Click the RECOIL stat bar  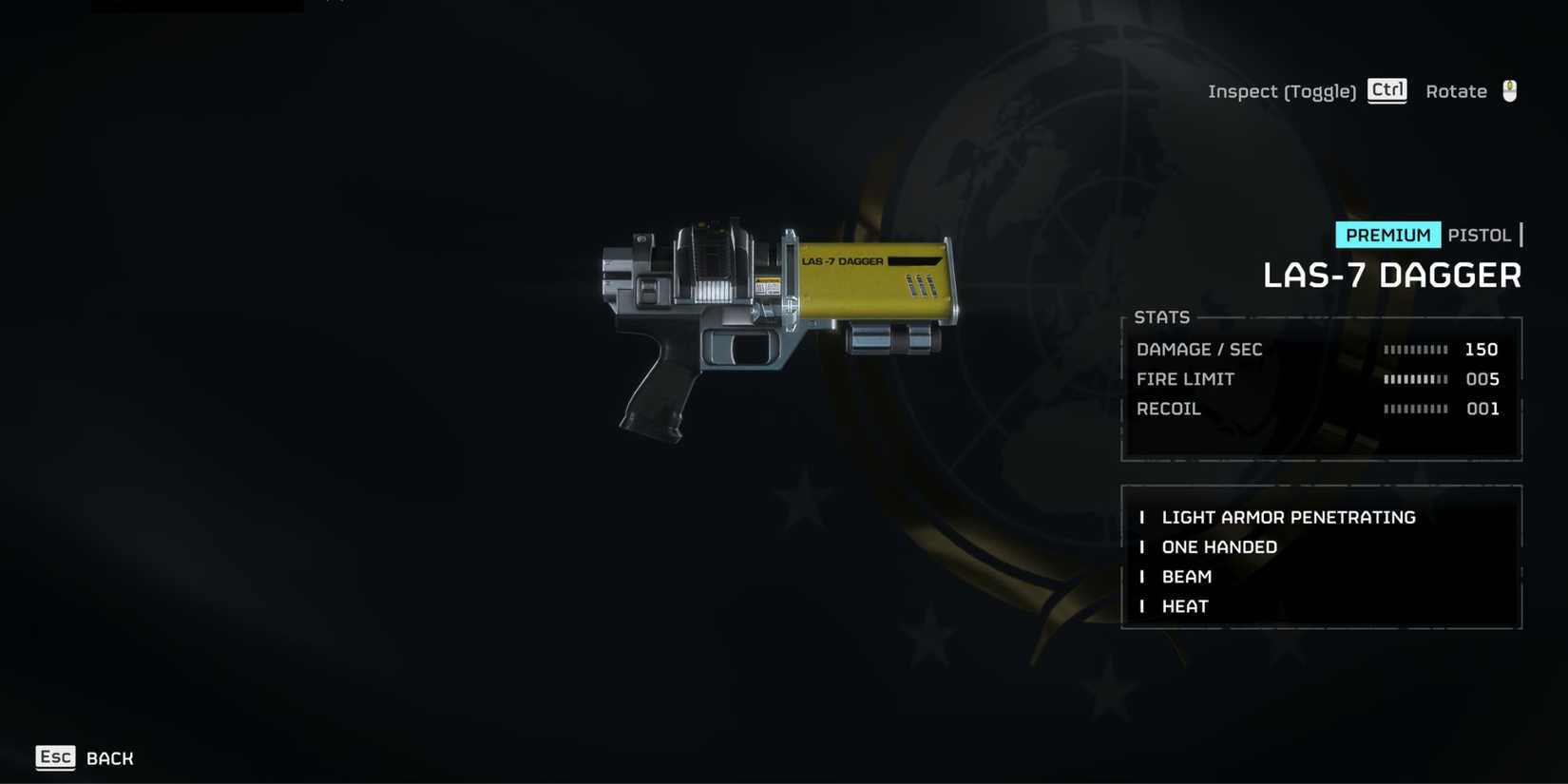coord(1415,409)
